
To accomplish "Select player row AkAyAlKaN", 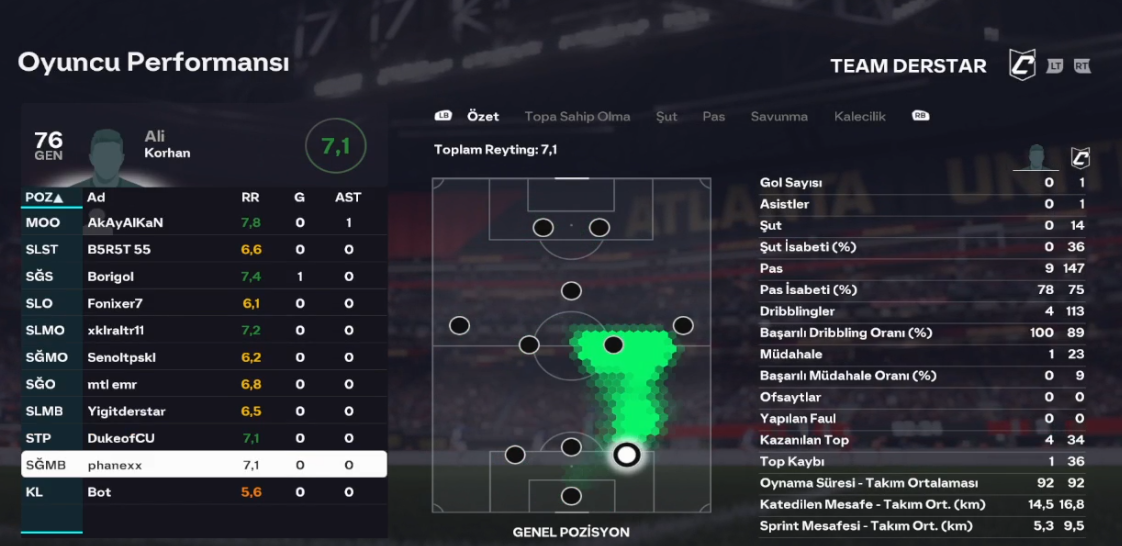I will [203, 222].
